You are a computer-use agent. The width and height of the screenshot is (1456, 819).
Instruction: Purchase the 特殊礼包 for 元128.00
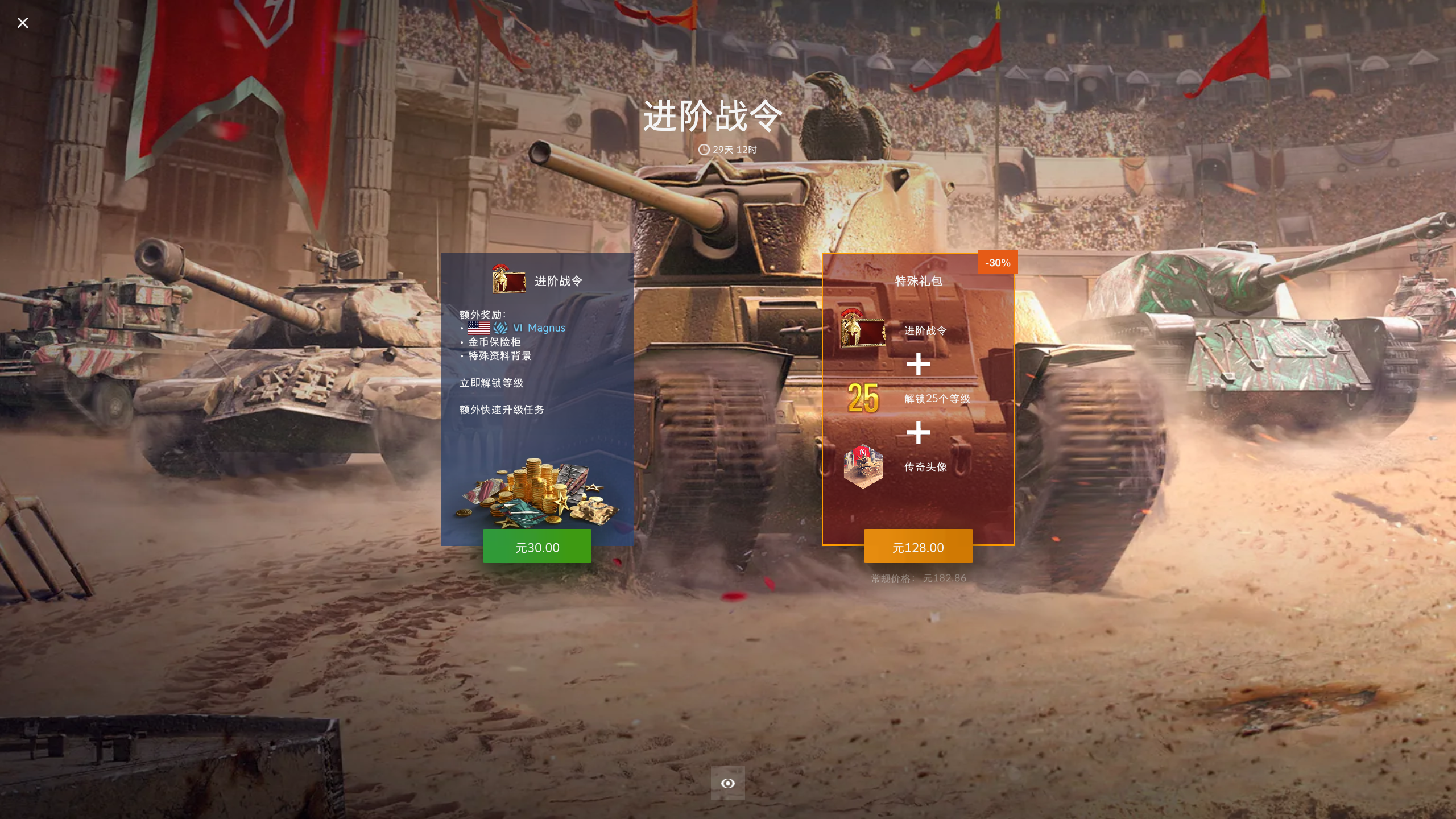click(x=918, y=547)
